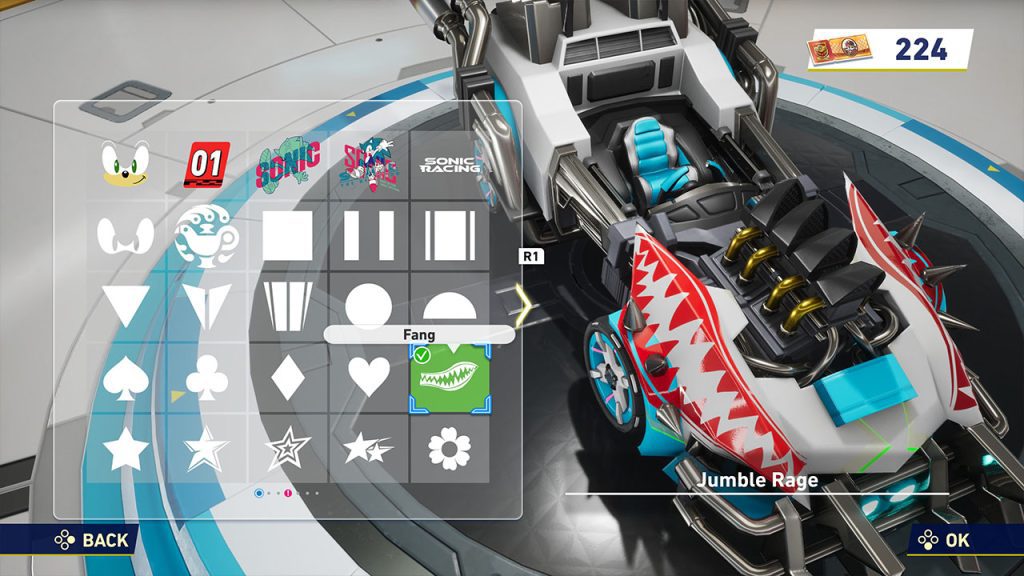
Task: Choose the red 01 decal
Action: click(207, 164)
